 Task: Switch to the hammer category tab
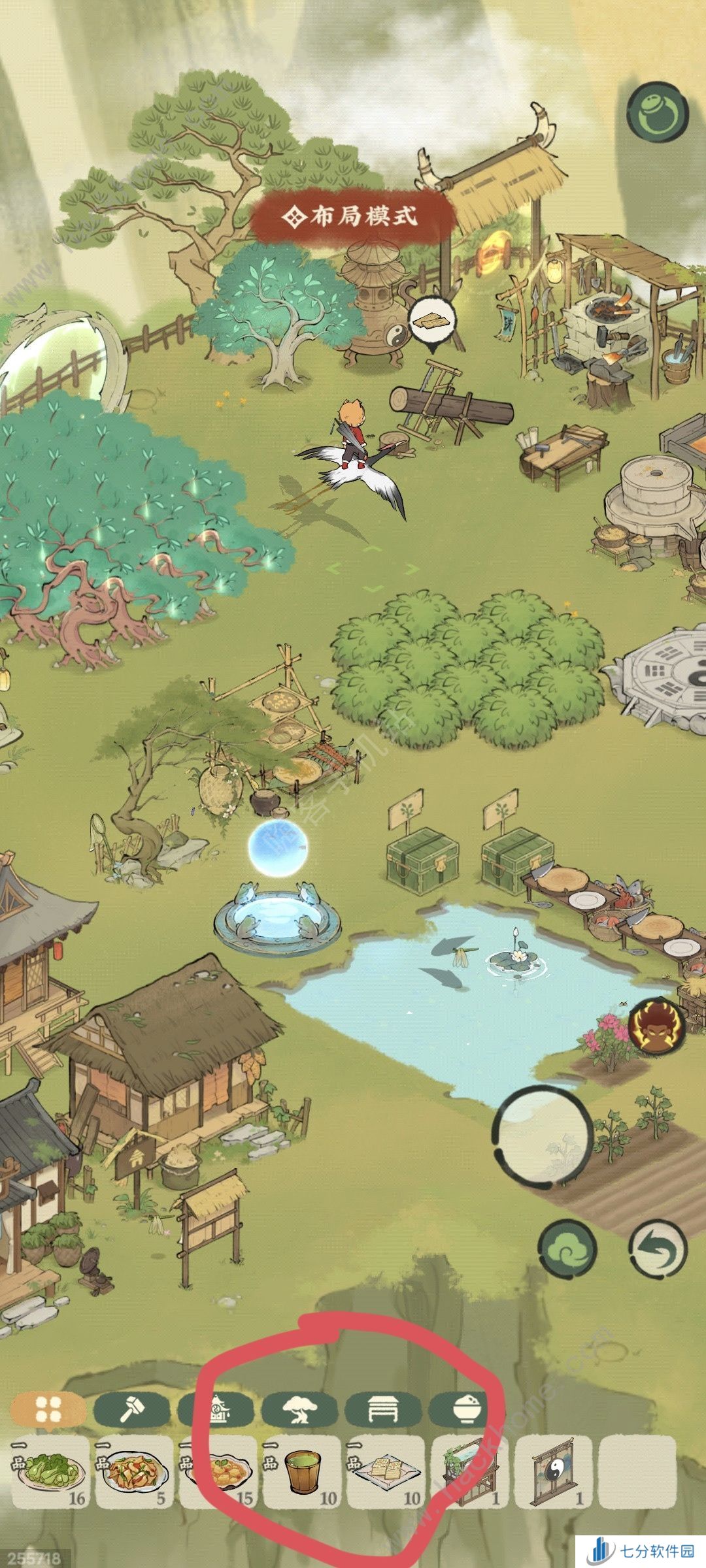[131, 1411]
